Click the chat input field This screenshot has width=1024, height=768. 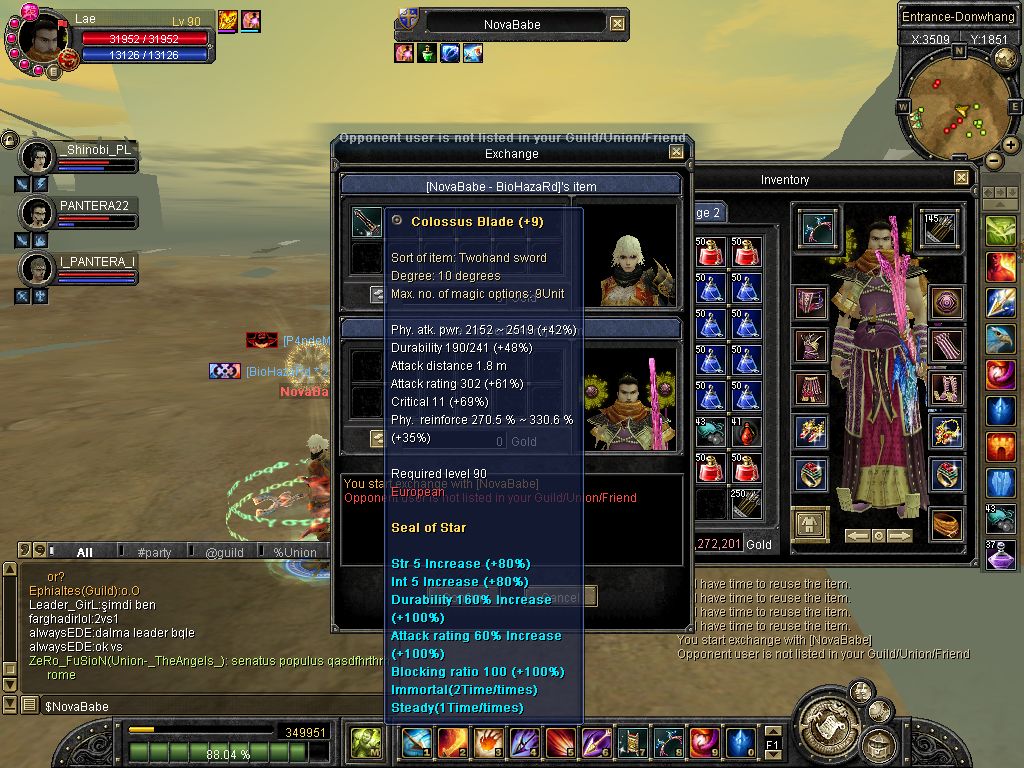tap(200, 707)
